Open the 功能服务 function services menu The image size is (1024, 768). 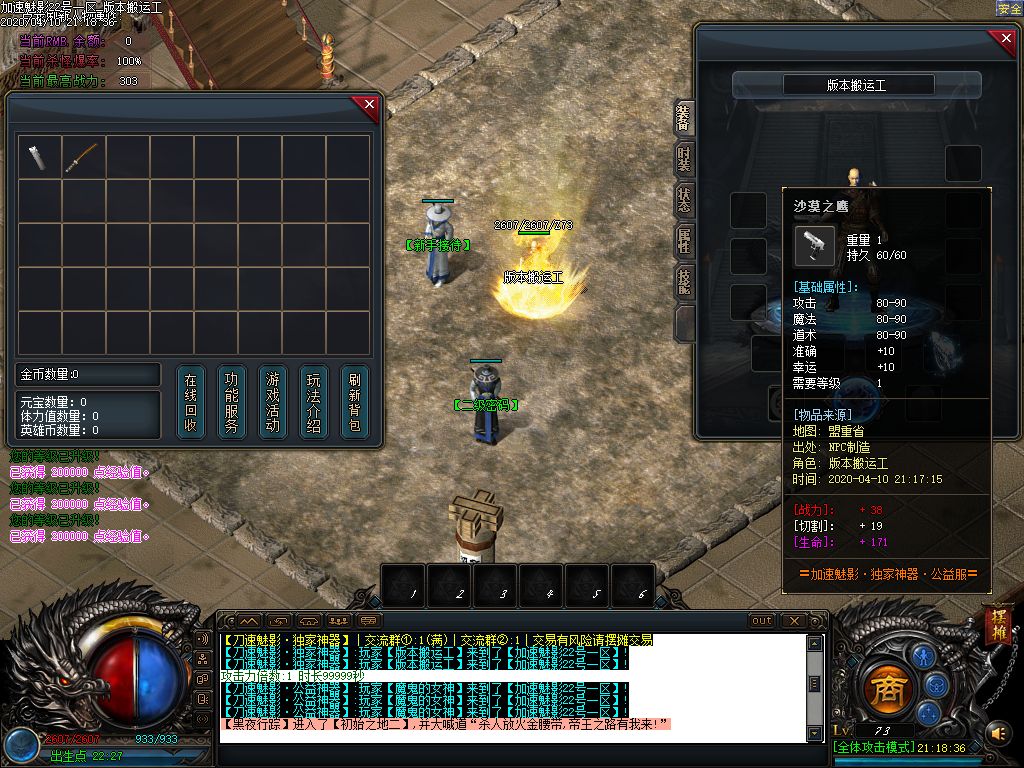click(232, 403)
